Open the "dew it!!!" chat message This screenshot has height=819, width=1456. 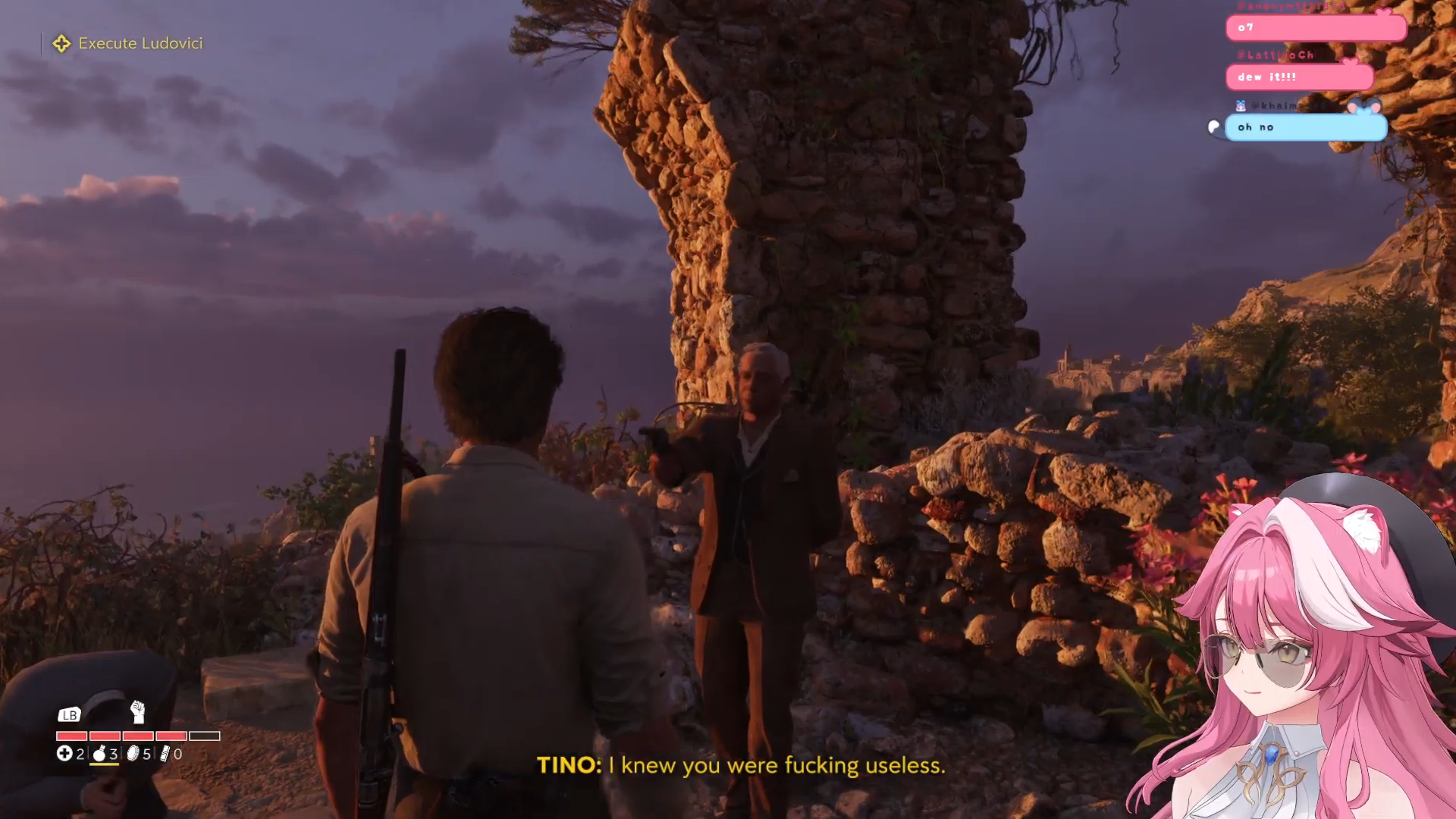(1298, 77)
